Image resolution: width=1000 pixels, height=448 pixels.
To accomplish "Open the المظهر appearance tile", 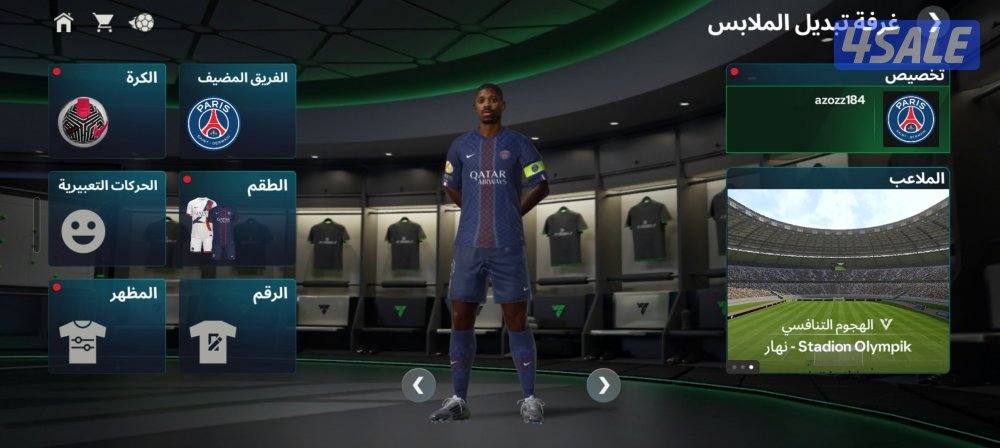I will [x=107, y=326].
